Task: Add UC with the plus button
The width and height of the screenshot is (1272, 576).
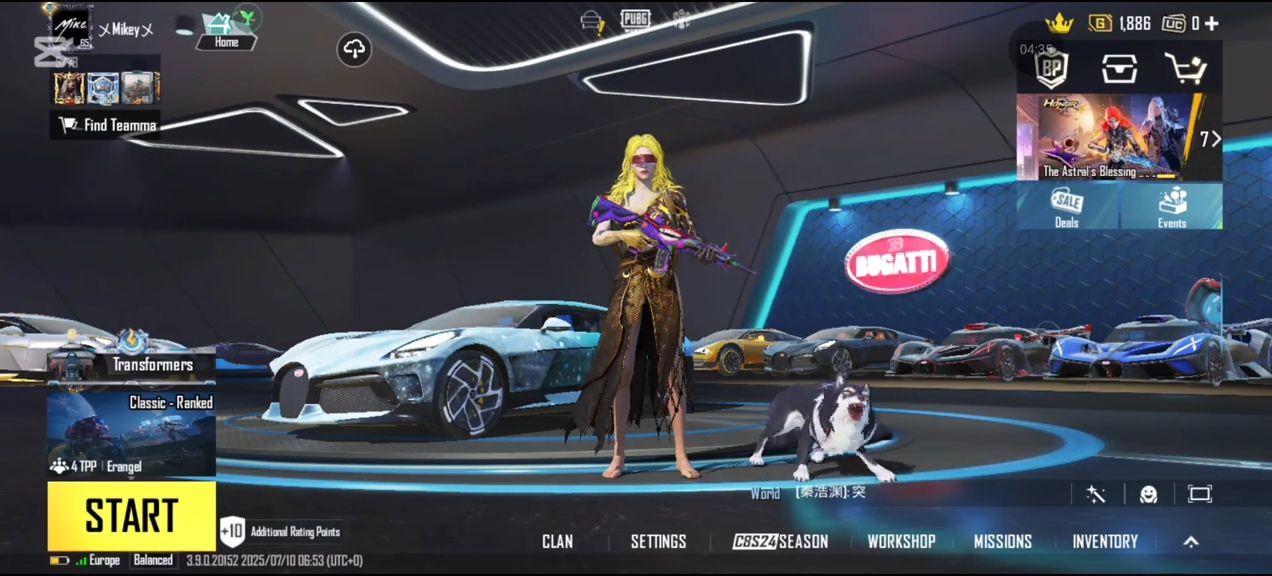Action: [x=1212, y=23]
